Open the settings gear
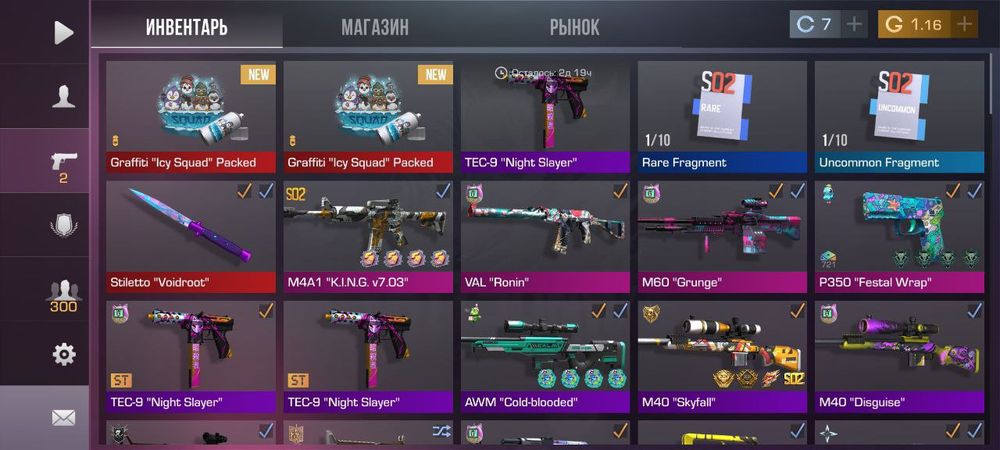Image resolution: width=1000 pixels, height=450 pixels. point(63,354)
